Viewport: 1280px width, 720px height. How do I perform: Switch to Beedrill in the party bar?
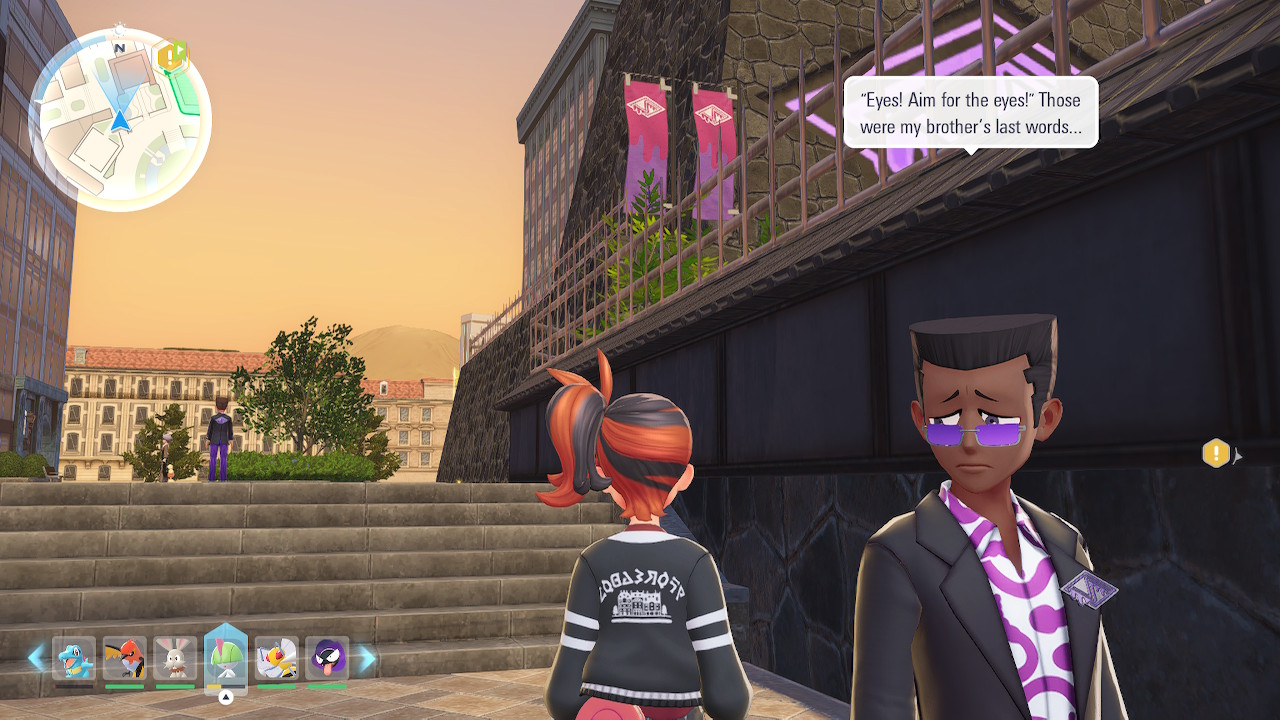[277, 659]
